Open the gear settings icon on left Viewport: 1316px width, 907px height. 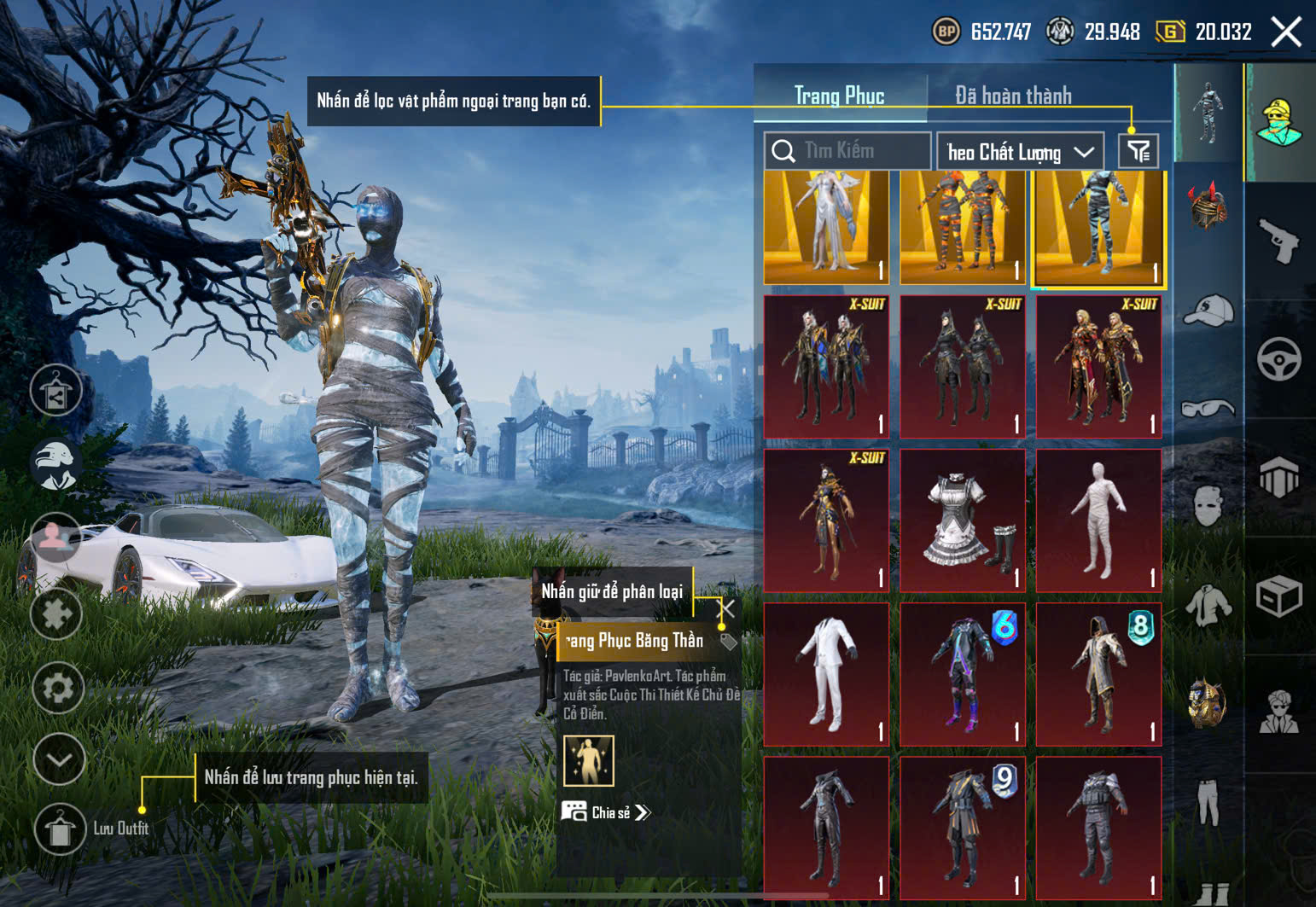tap(58, 688)
